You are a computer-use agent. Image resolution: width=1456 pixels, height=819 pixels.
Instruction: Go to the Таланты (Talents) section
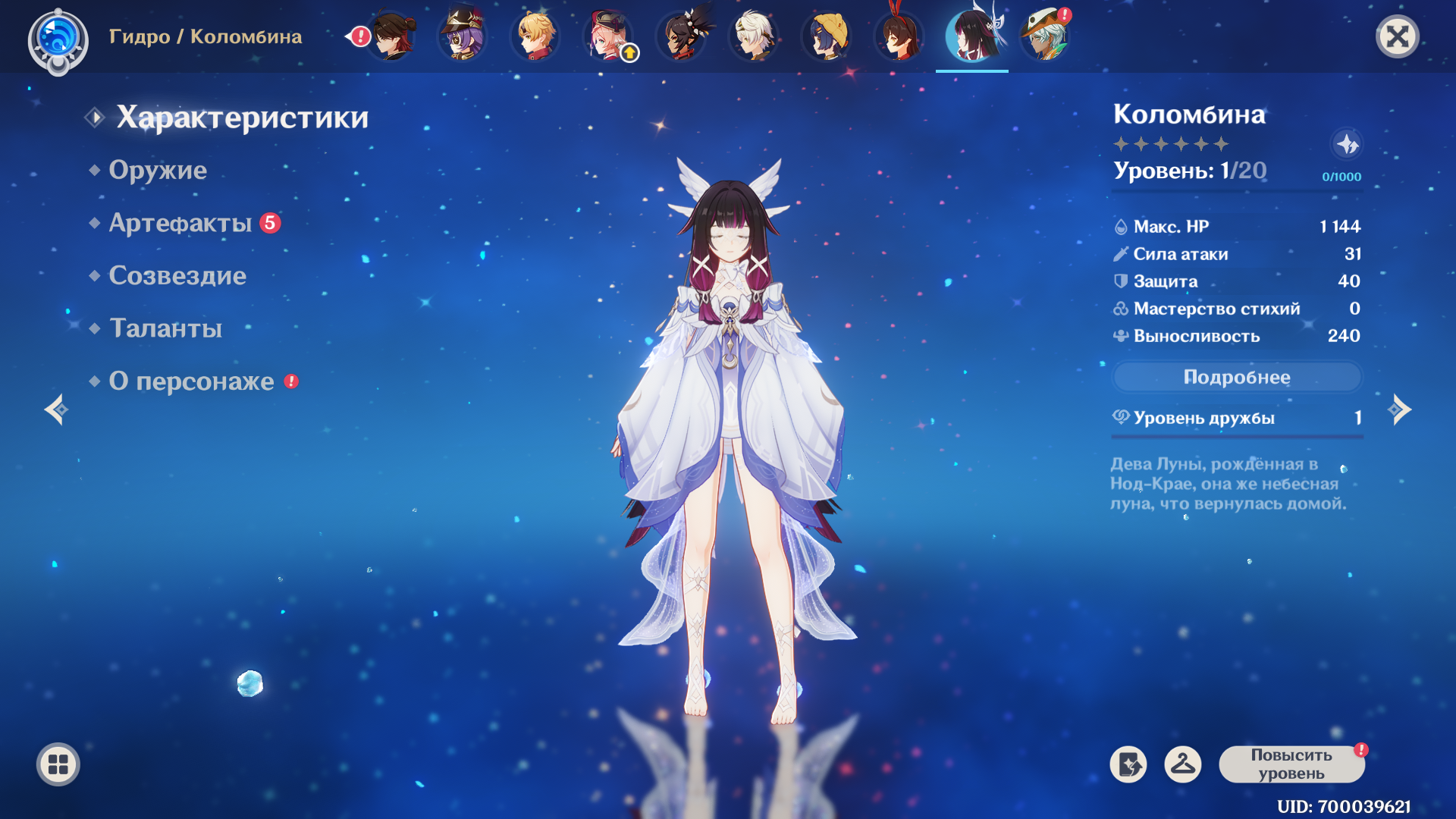165,328
